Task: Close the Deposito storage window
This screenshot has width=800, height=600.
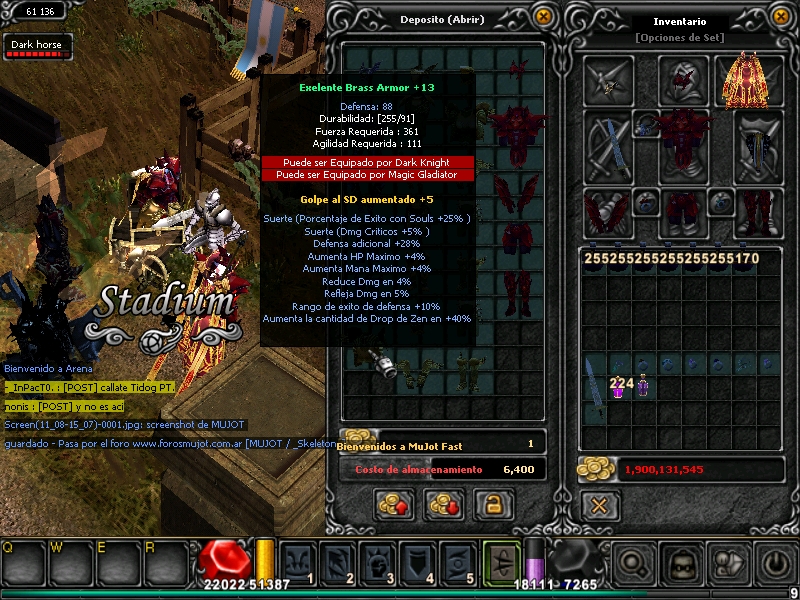Action: click(543, 16)
